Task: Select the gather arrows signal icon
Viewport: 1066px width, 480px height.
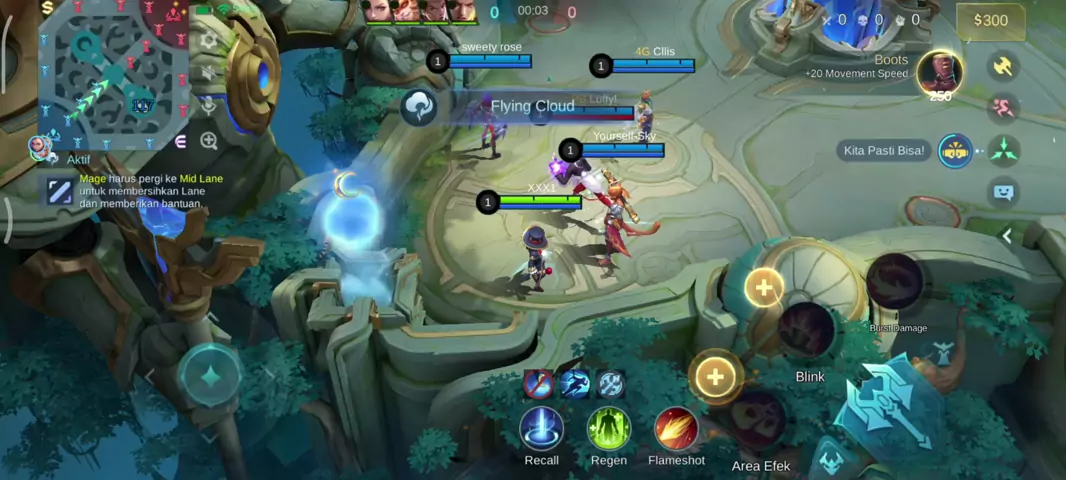Action: pos(1003,150)
